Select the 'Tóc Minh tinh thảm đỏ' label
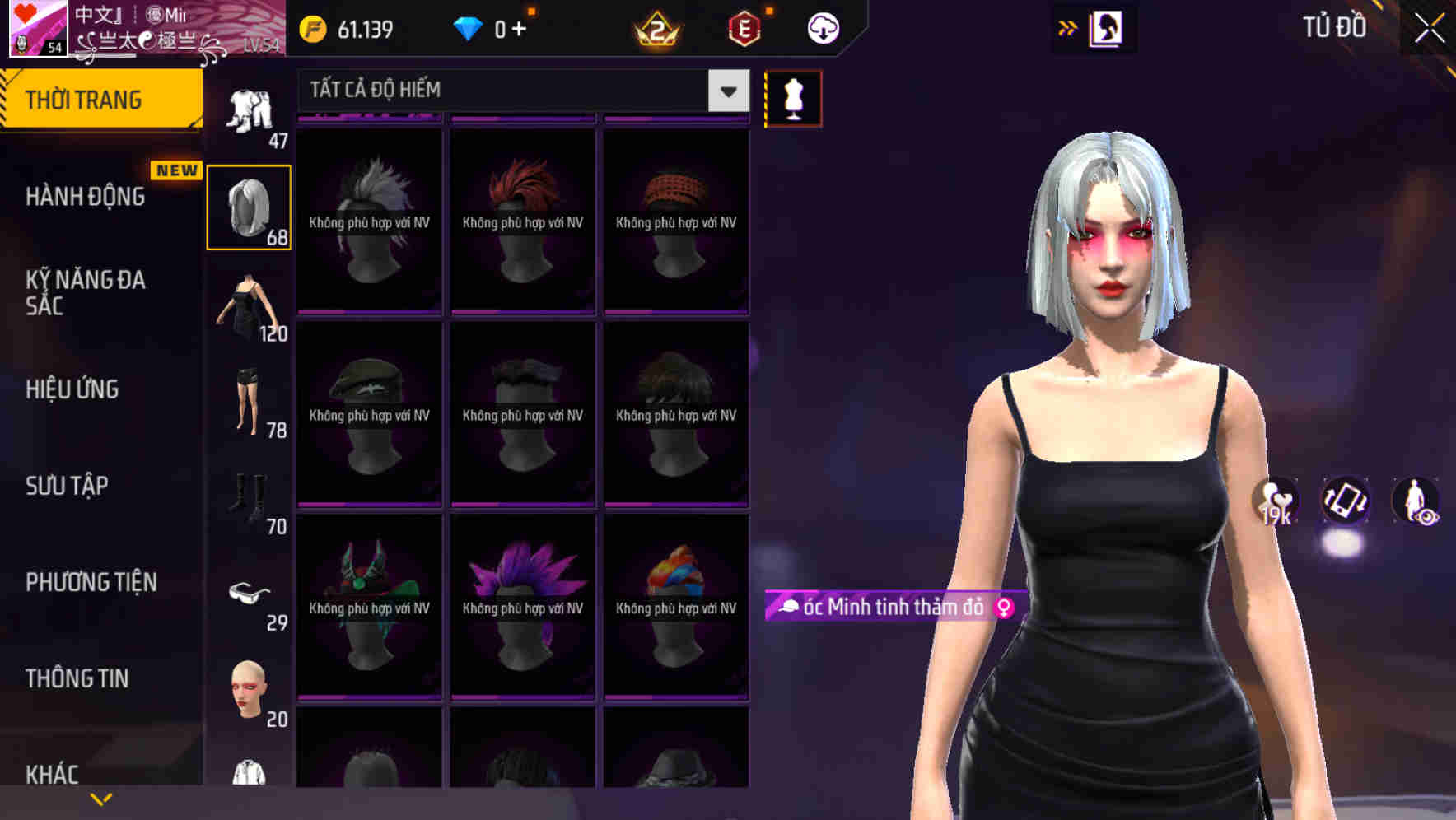 pyautogui.click(x=888, y=608)
